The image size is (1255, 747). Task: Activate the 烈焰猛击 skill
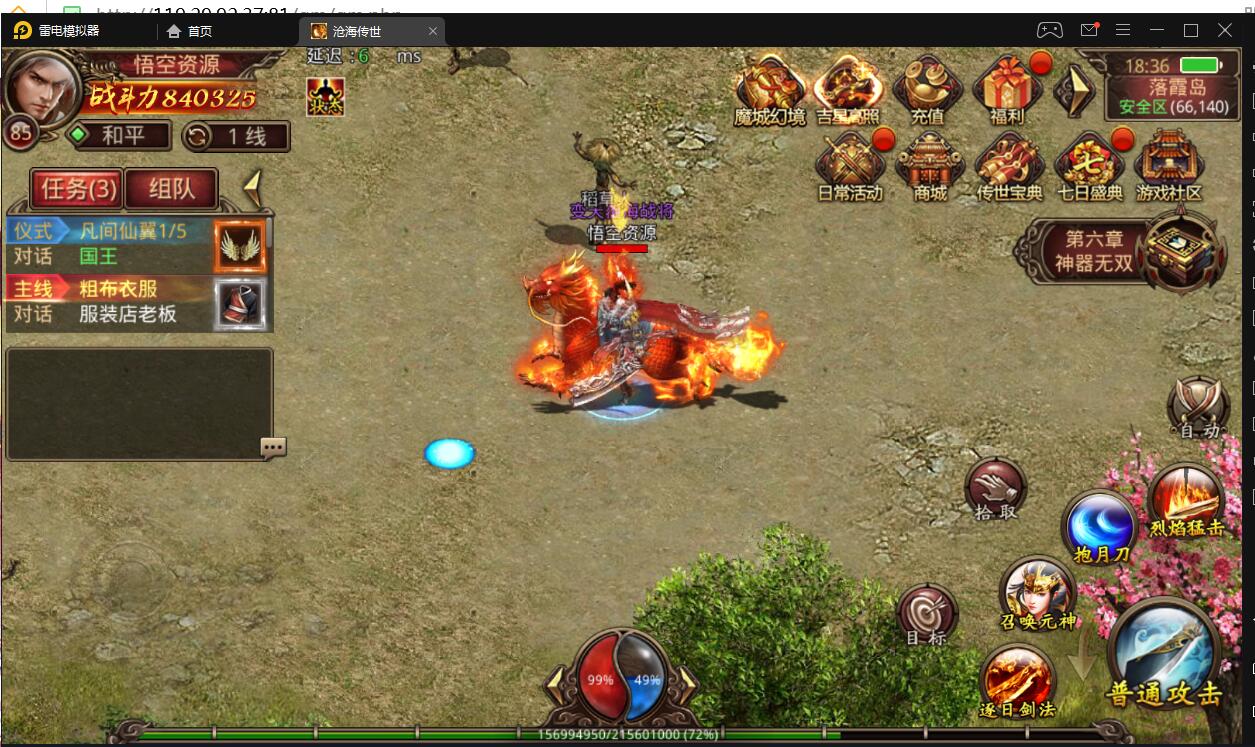(x=1186, y=499)
